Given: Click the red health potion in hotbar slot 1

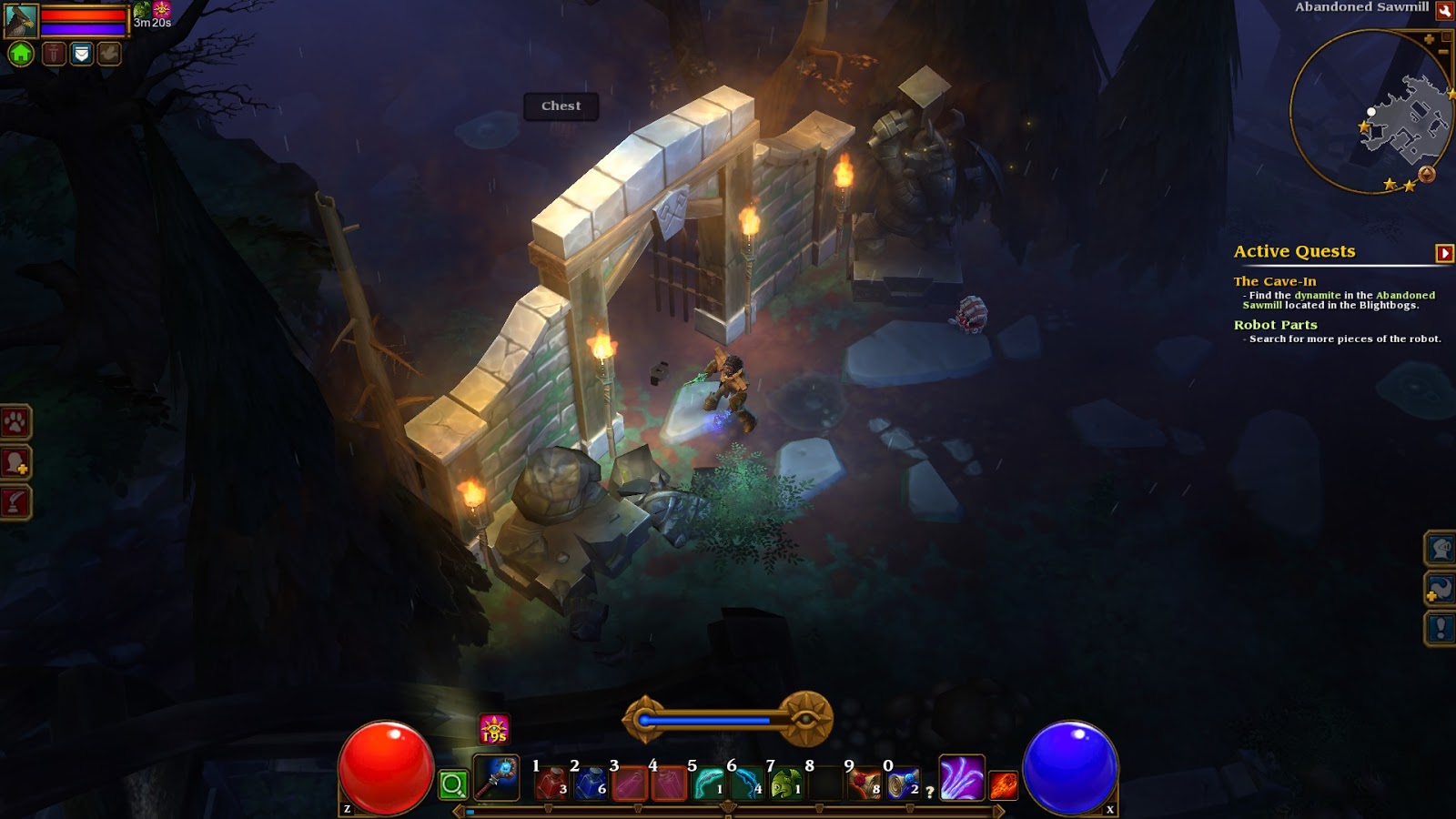Looking at the screenshot, I should [x=551, y=784].
